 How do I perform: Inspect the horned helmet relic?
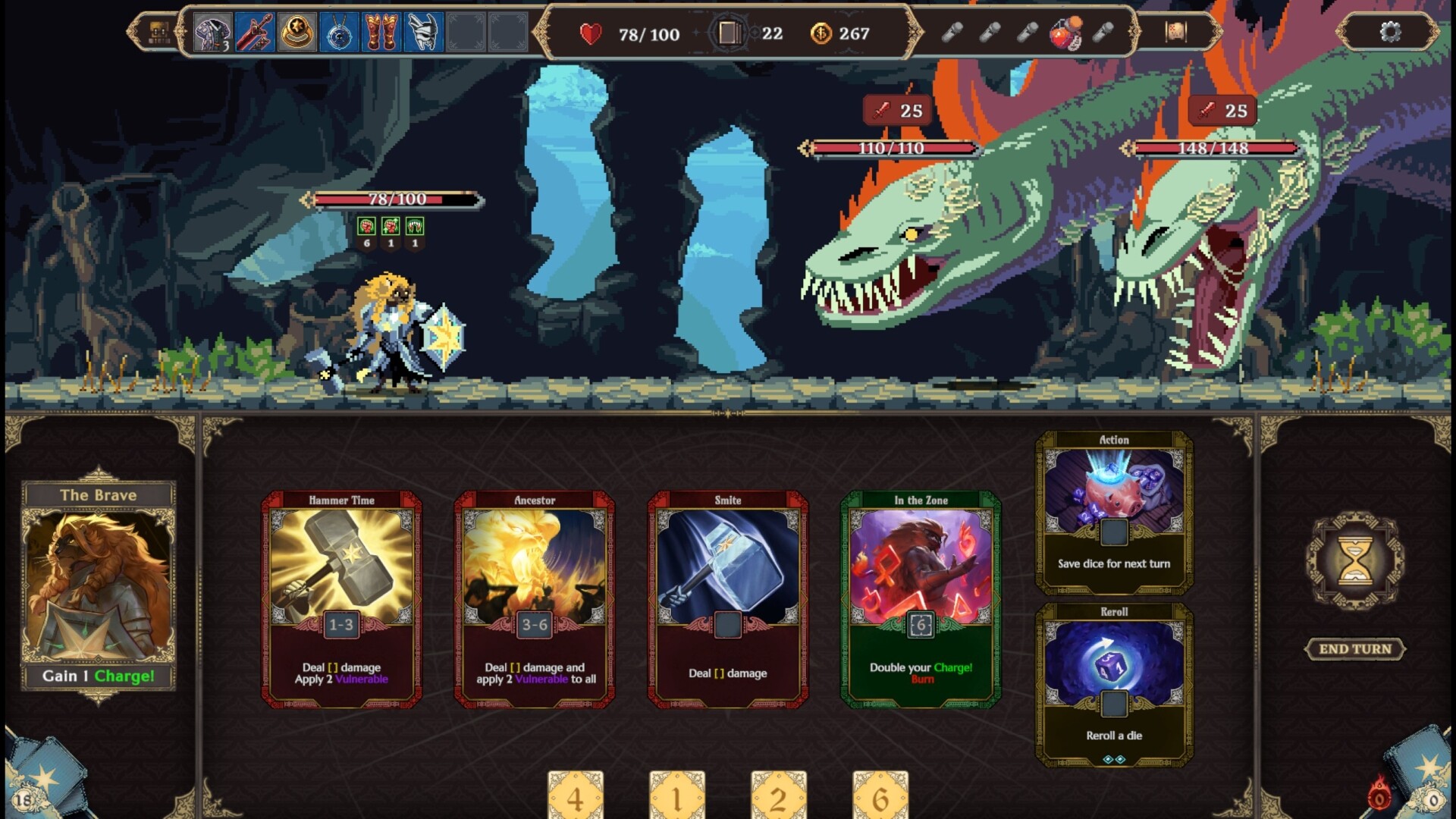pyautogui.click(x=423, y=33)
